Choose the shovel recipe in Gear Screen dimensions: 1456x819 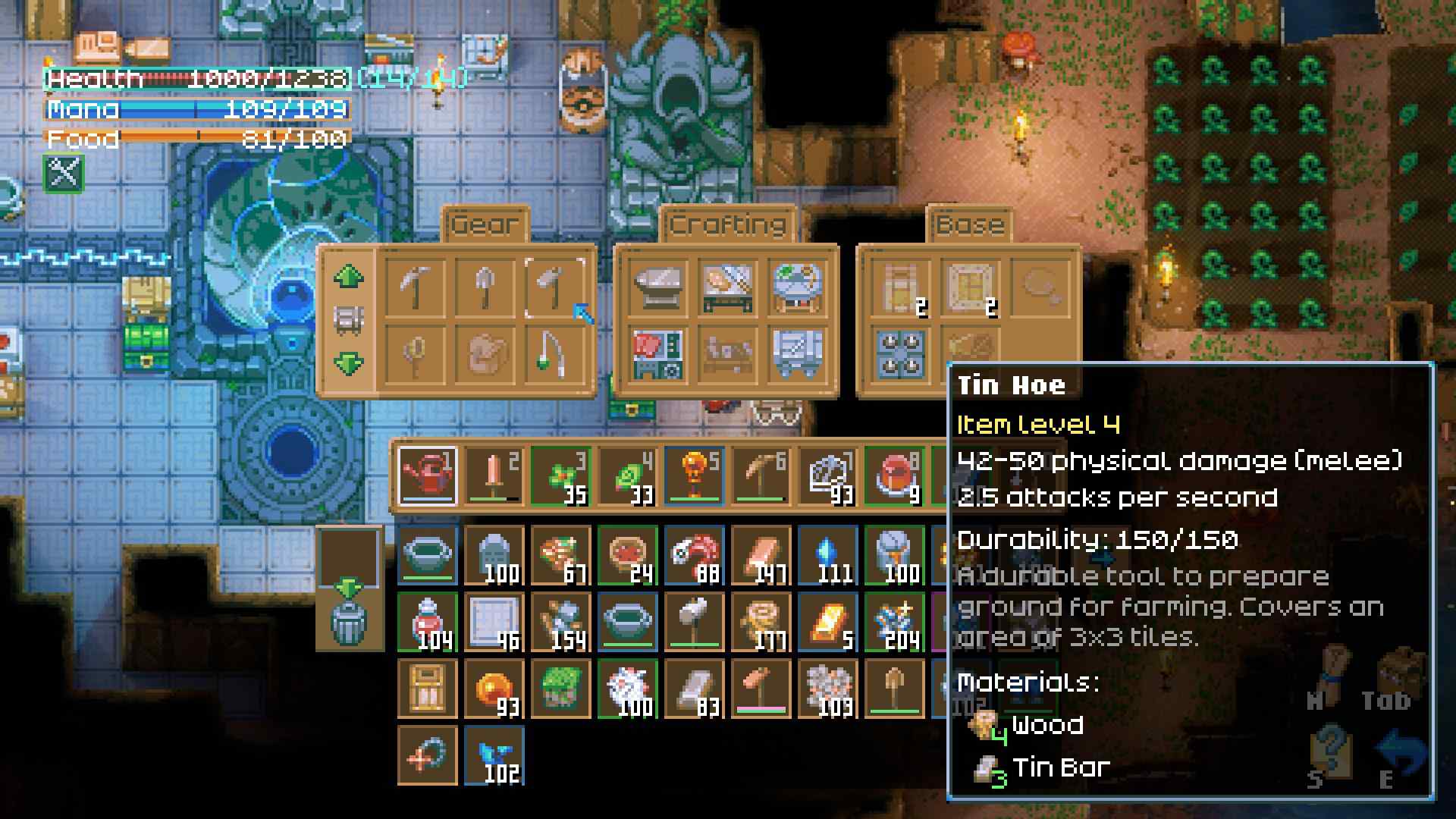point(485,287)
